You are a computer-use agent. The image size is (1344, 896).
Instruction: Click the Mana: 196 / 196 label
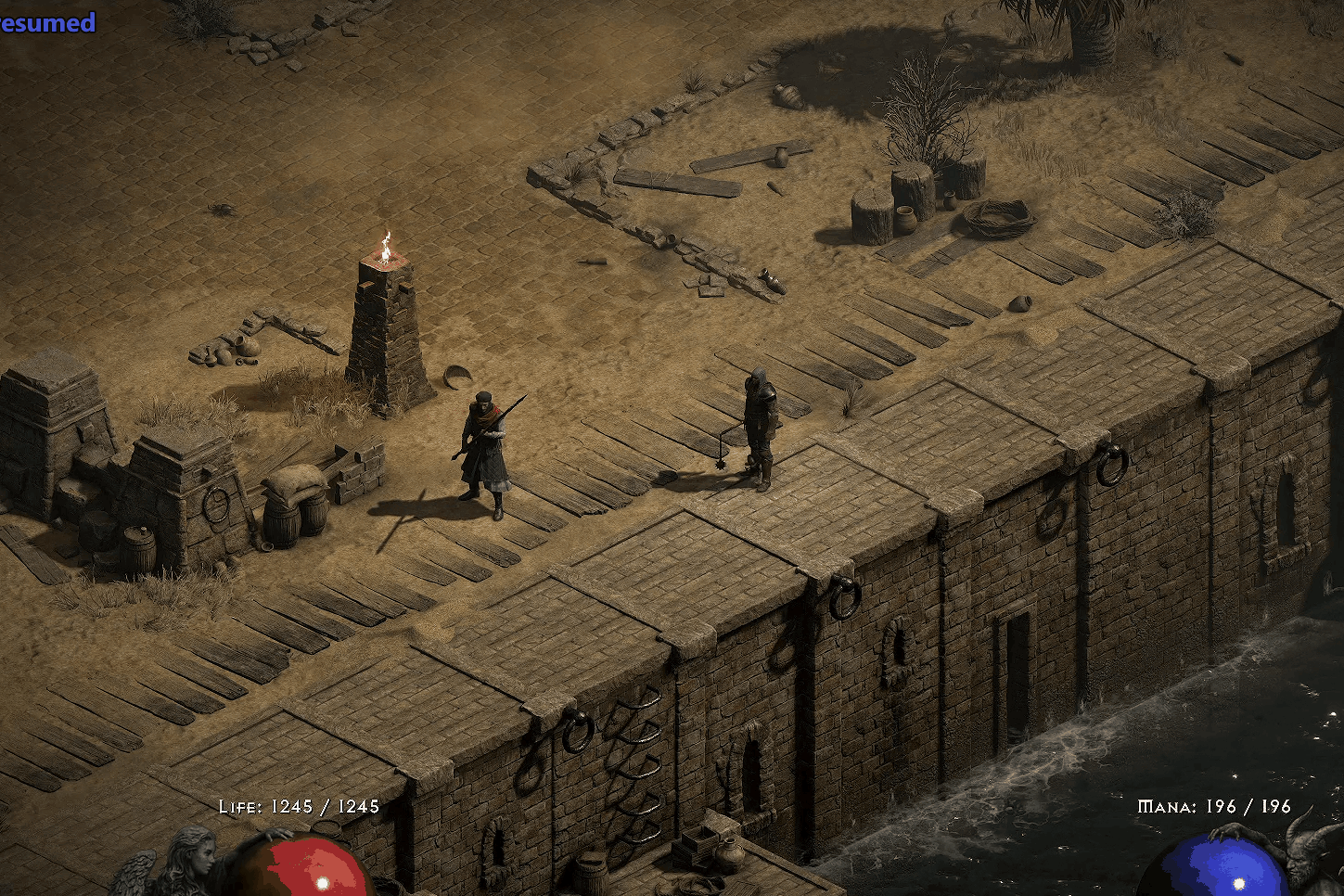[x=1213, y=807]
